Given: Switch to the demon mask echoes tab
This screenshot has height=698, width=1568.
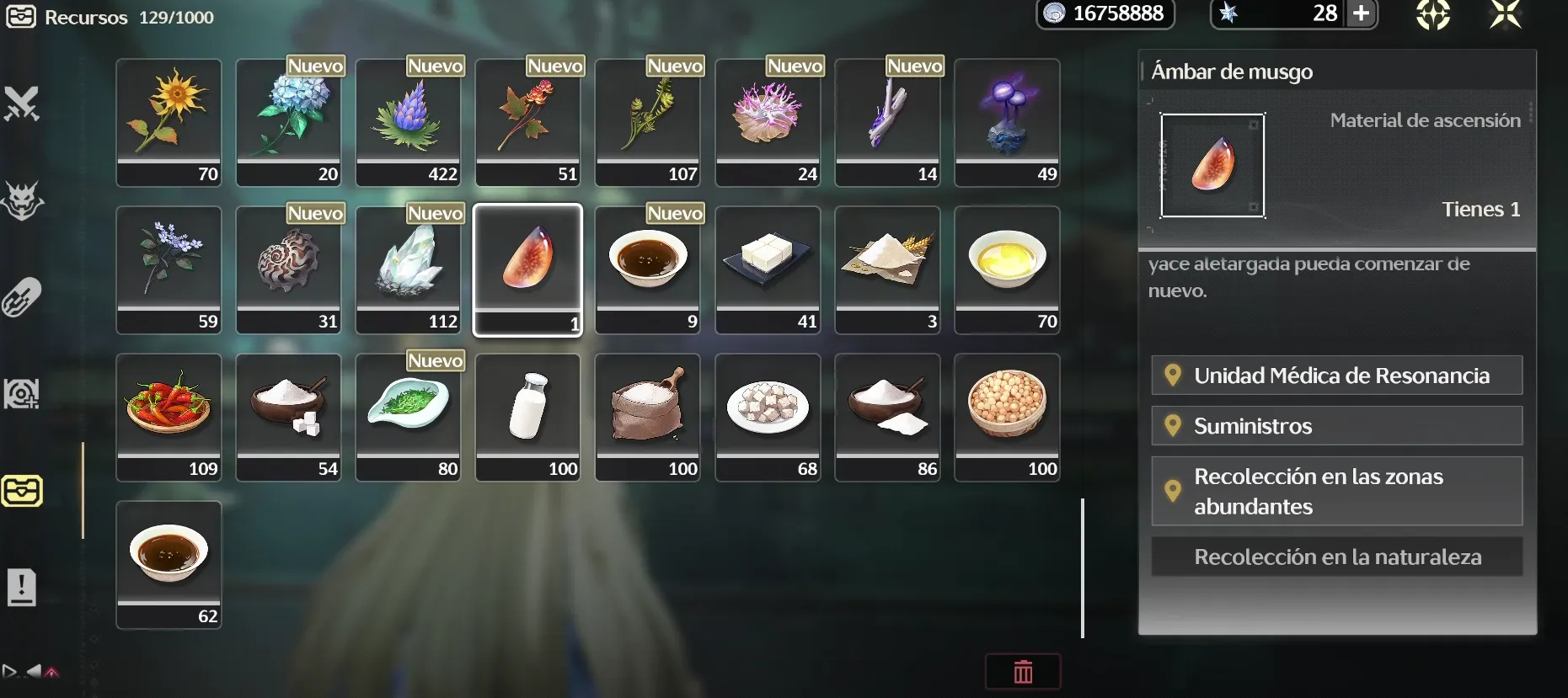Looking at the screenshot, I should (22, 201).
